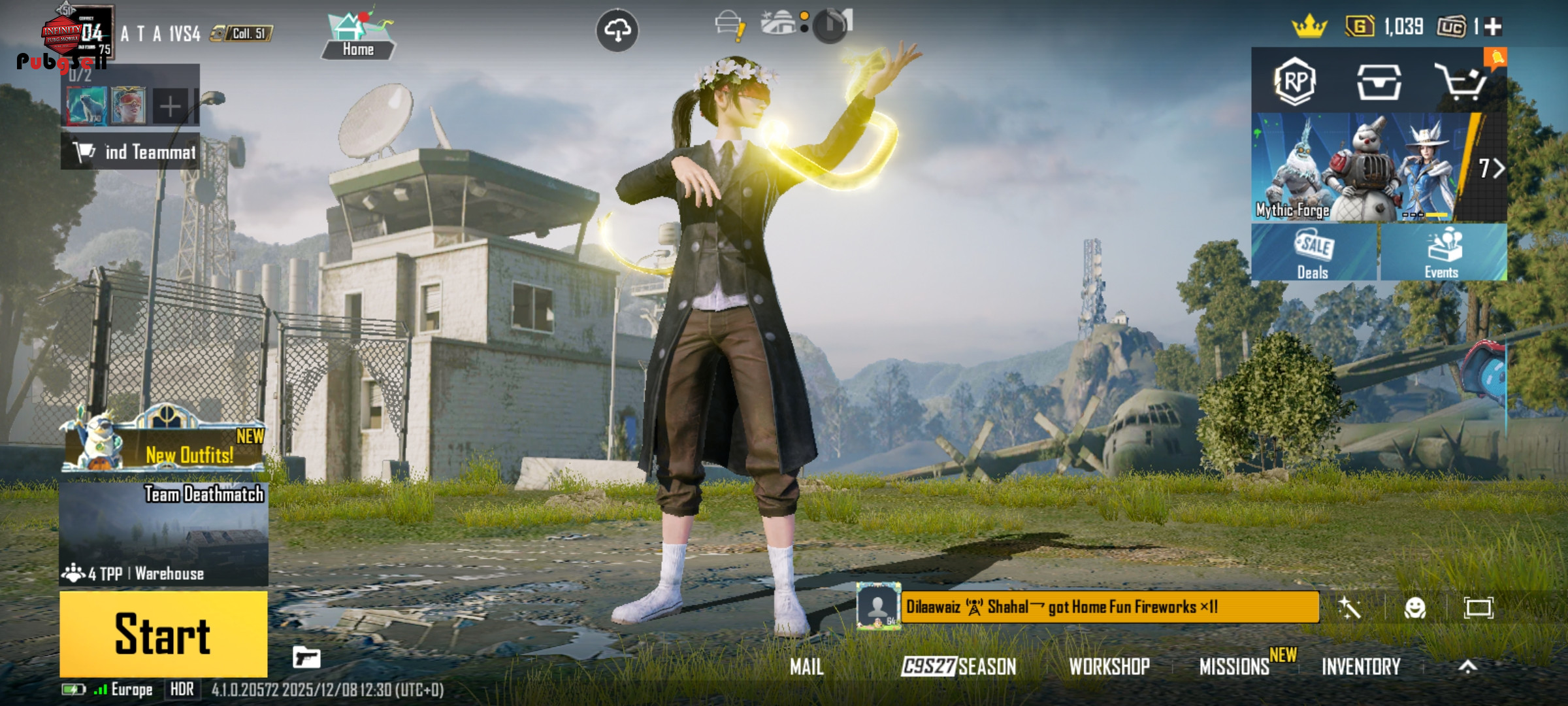
Task: Open the Deals sale panel
Action: point(1313,253)
